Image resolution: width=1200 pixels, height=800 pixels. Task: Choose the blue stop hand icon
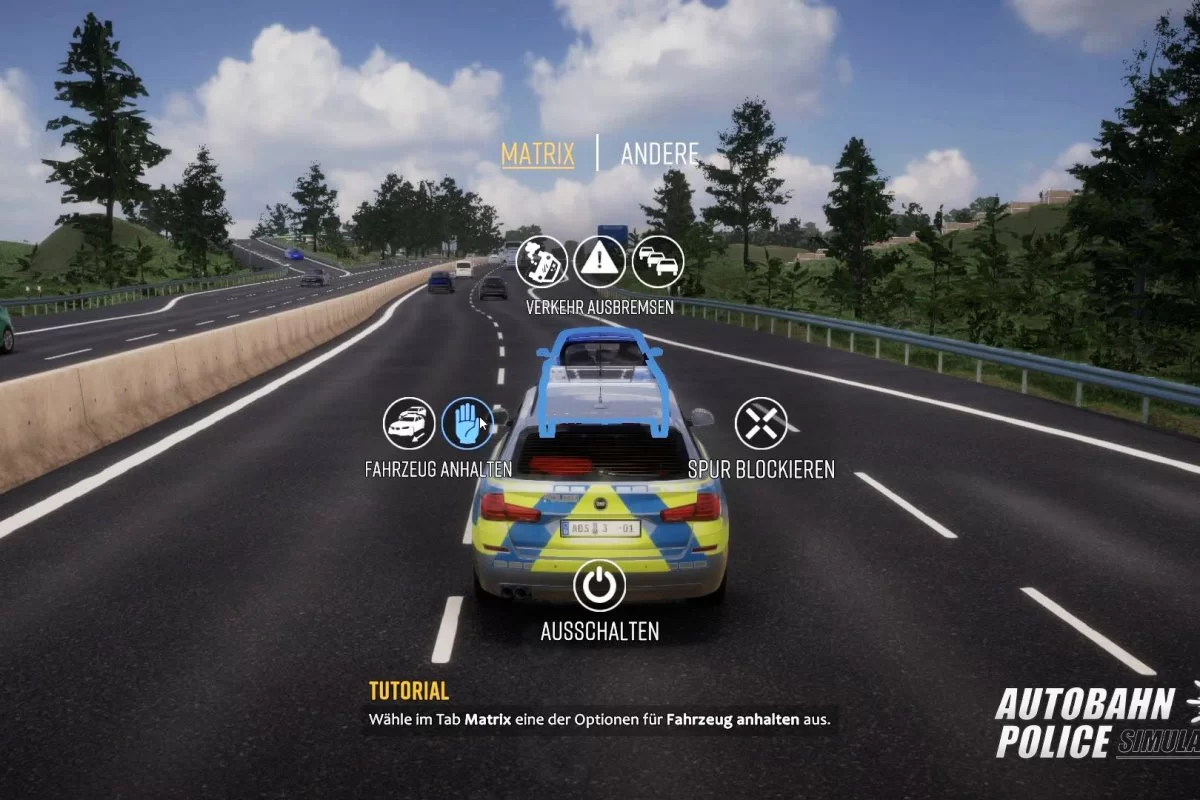pos(467,424)
